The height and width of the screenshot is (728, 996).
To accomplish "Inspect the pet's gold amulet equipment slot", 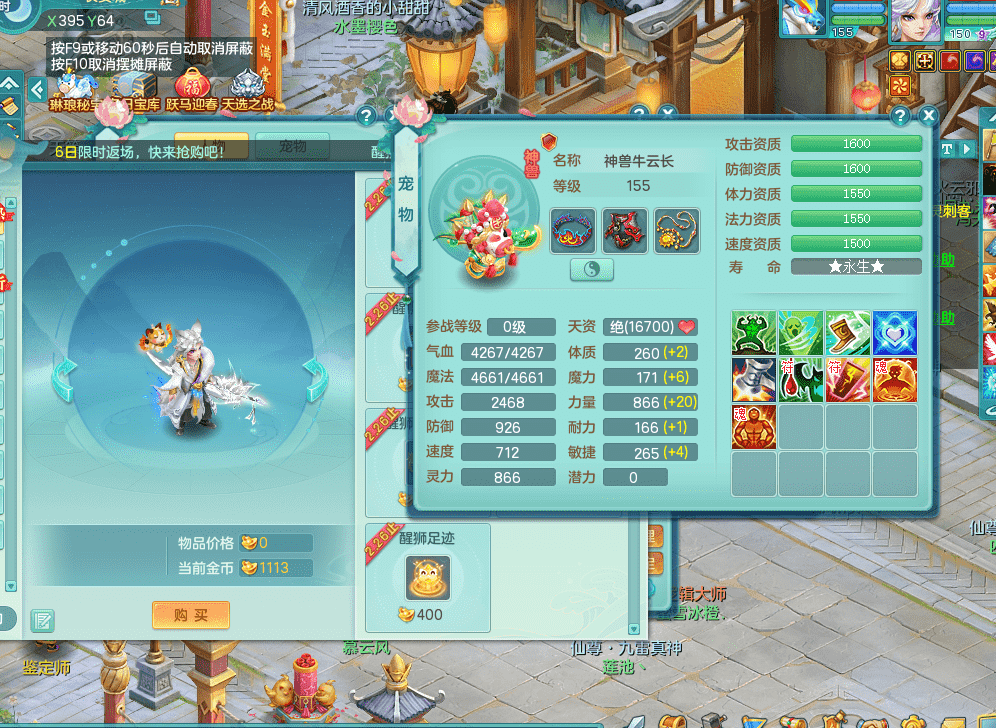I will click(x=677, y=231).
